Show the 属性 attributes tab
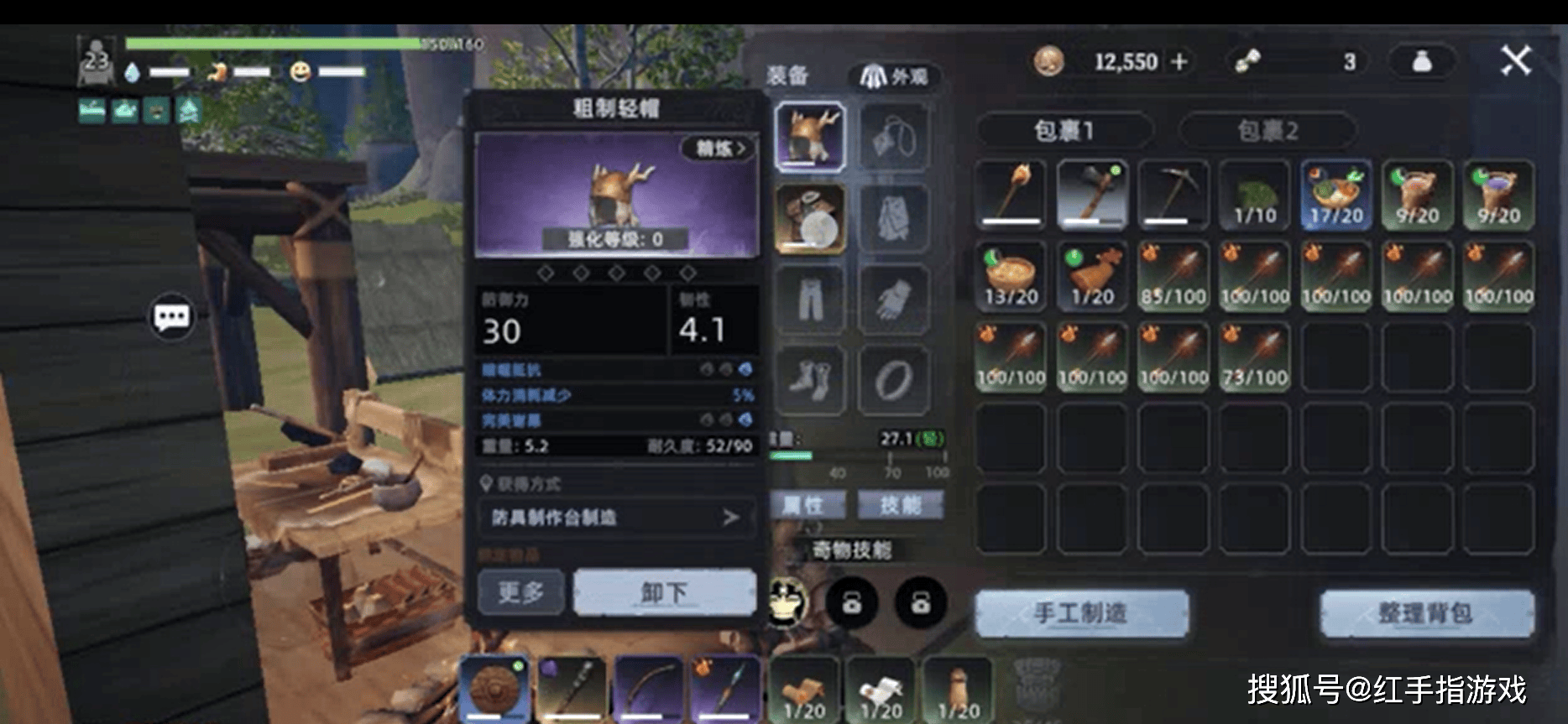The image size is (1568, 724). point(802,505)
